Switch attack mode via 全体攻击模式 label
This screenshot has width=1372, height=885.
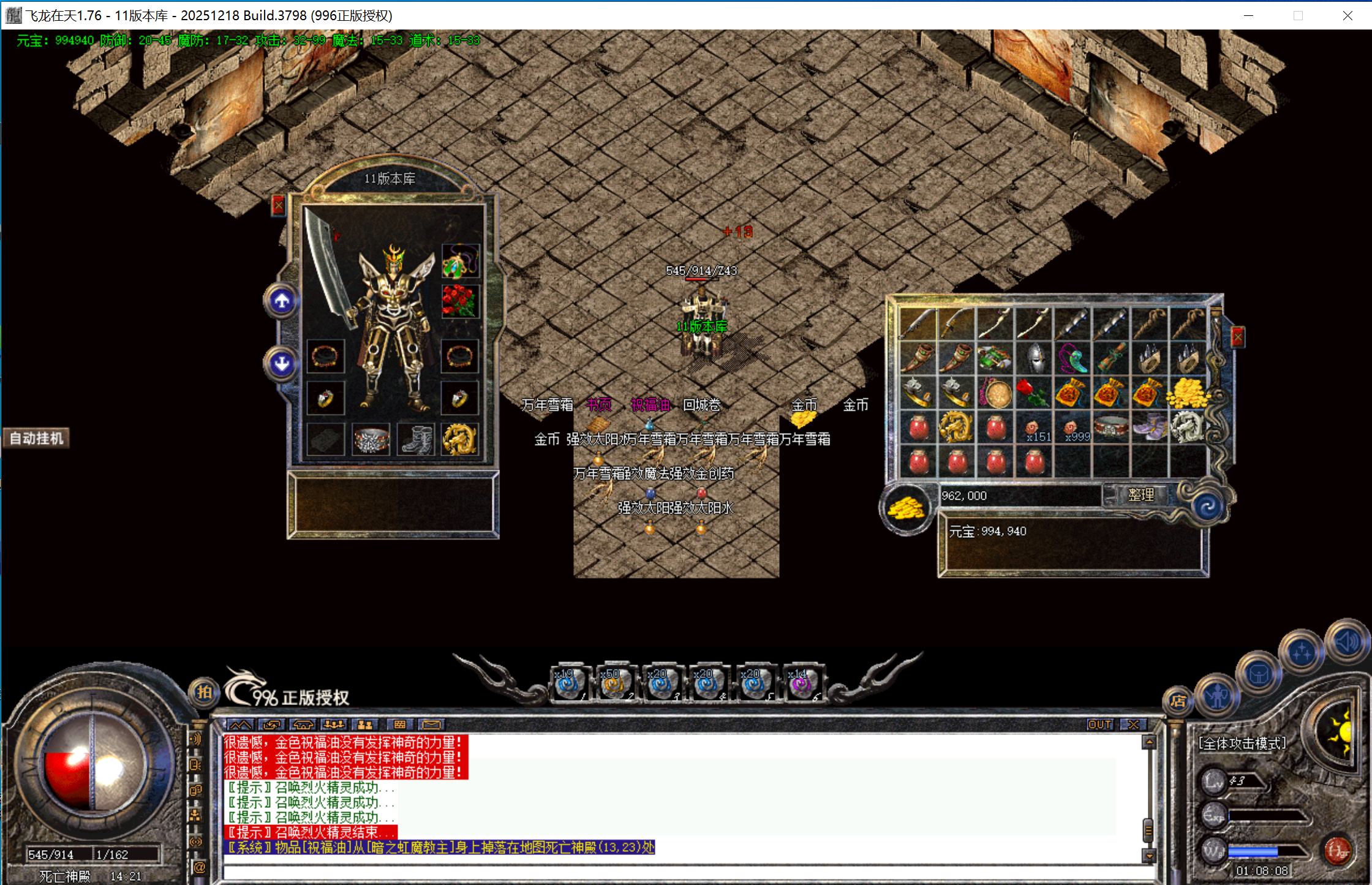click(x=1242, y=744)
